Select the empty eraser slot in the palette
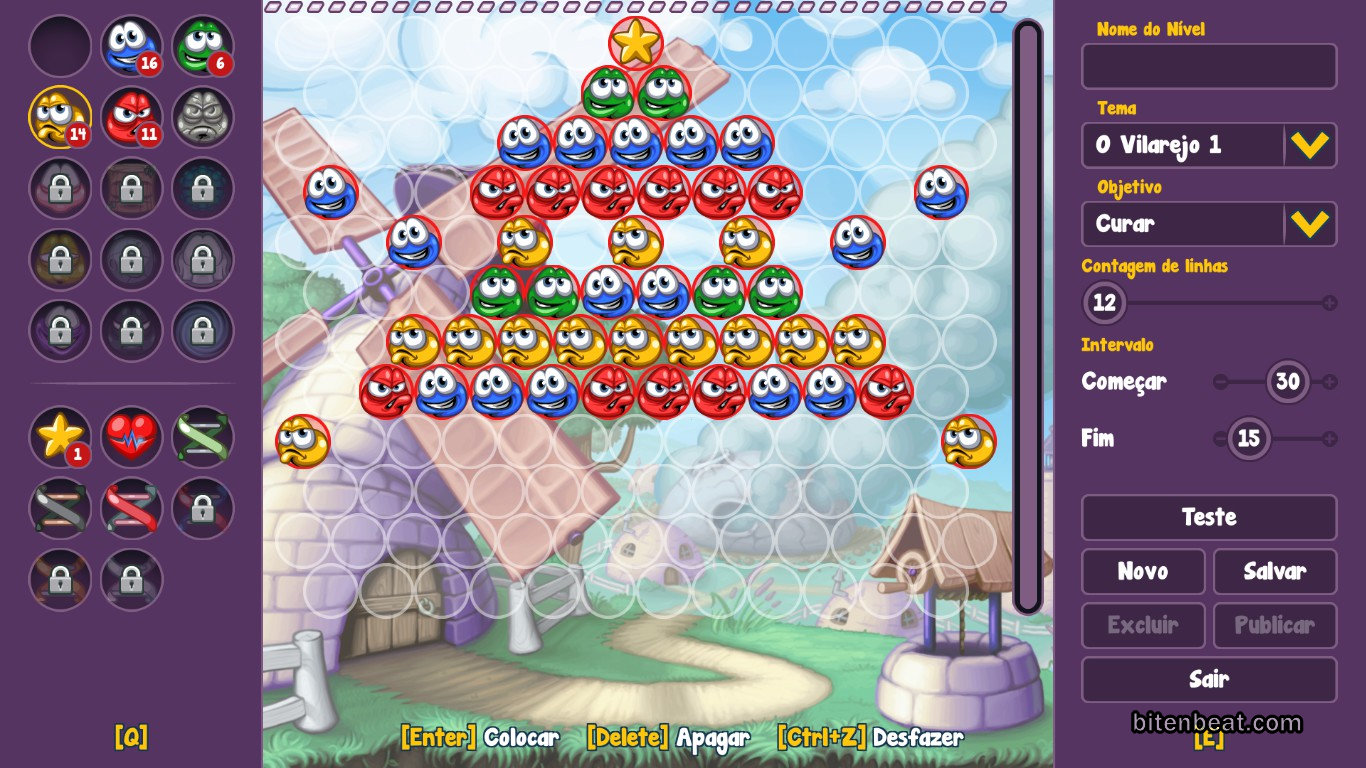Viewport: 1366px width, 768px height. point(60,45)
